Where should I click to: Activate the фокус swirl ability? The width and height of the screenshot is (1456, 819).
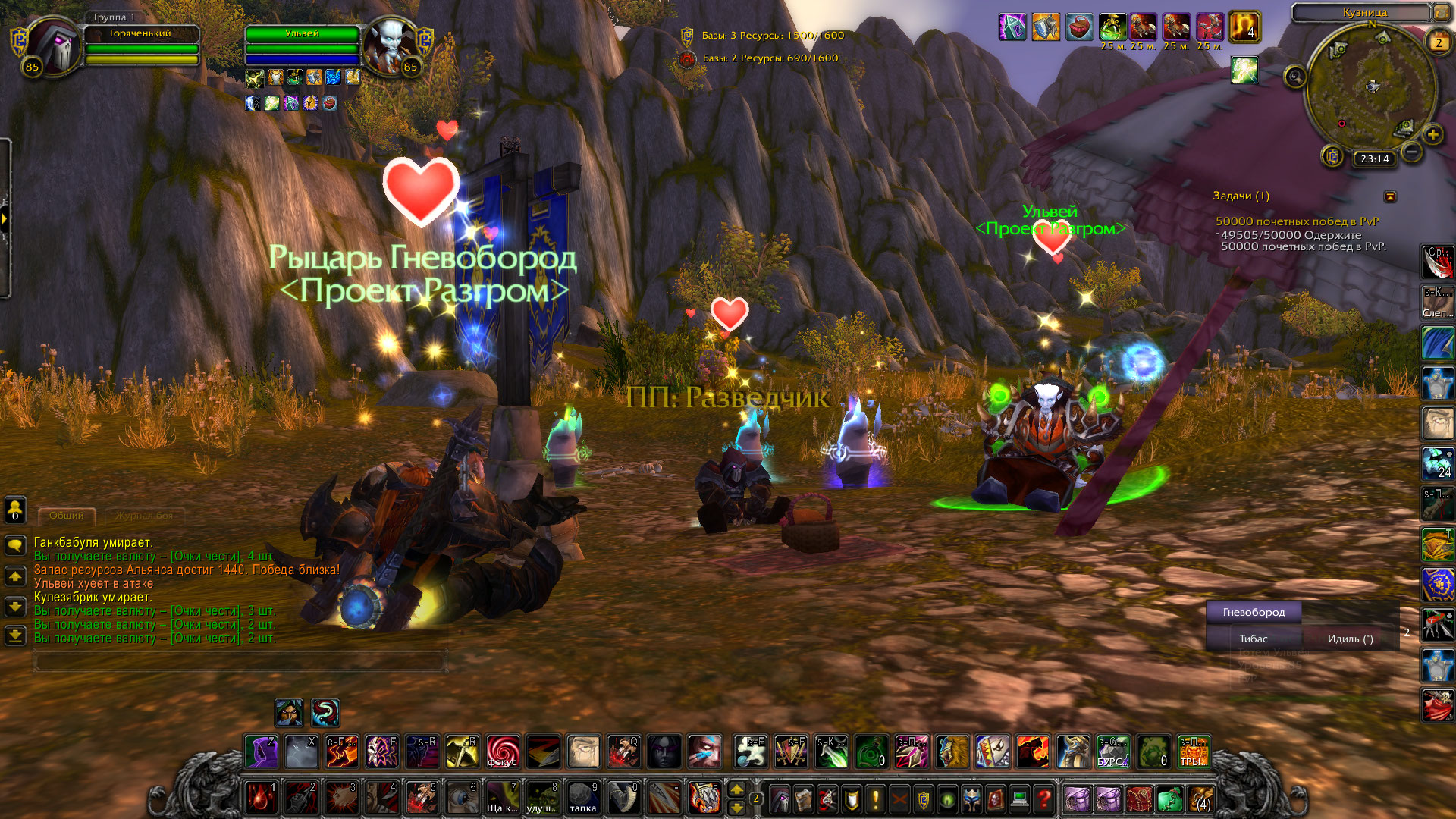(x=503, y=752)
